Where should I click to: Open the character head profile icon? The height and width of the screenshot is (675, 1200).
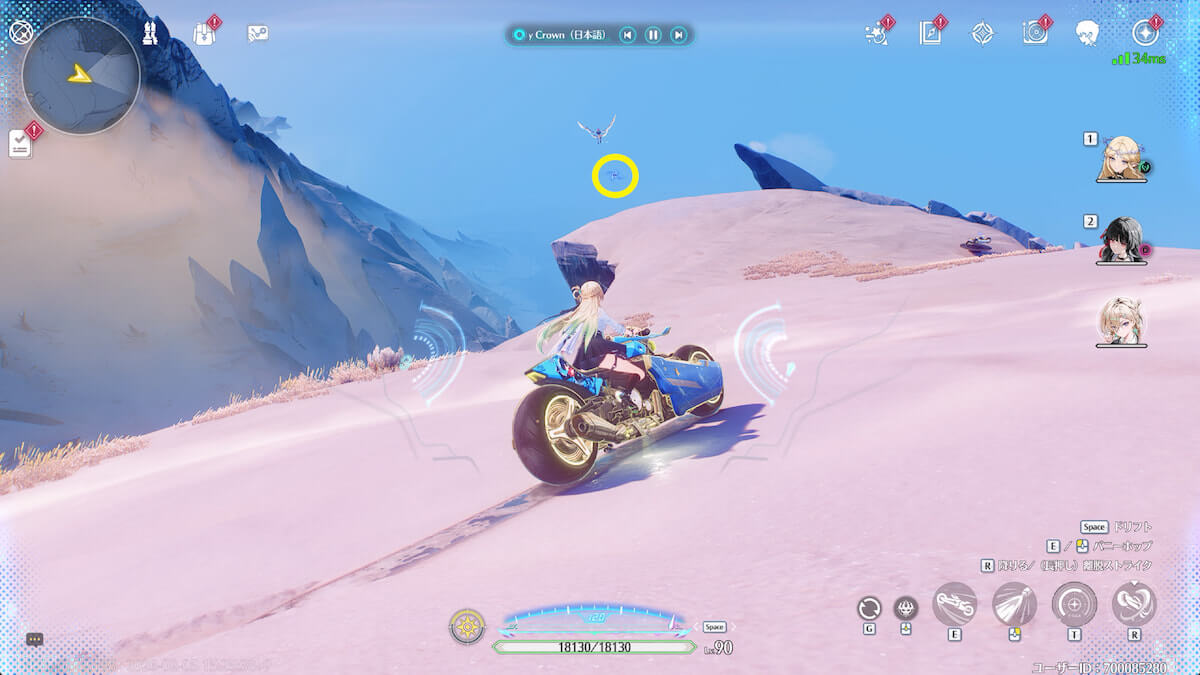[x=1089, y=33]
